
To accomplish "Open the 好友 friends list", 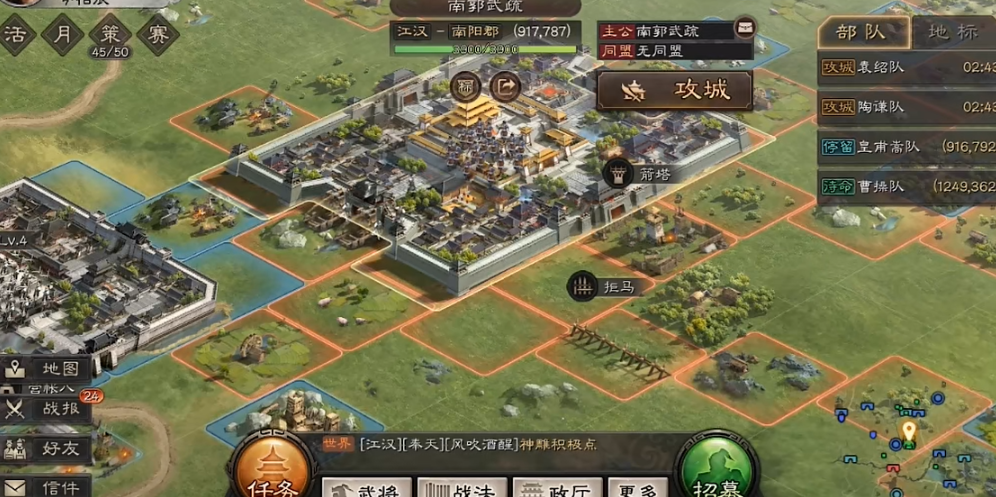I will point(45,448).
